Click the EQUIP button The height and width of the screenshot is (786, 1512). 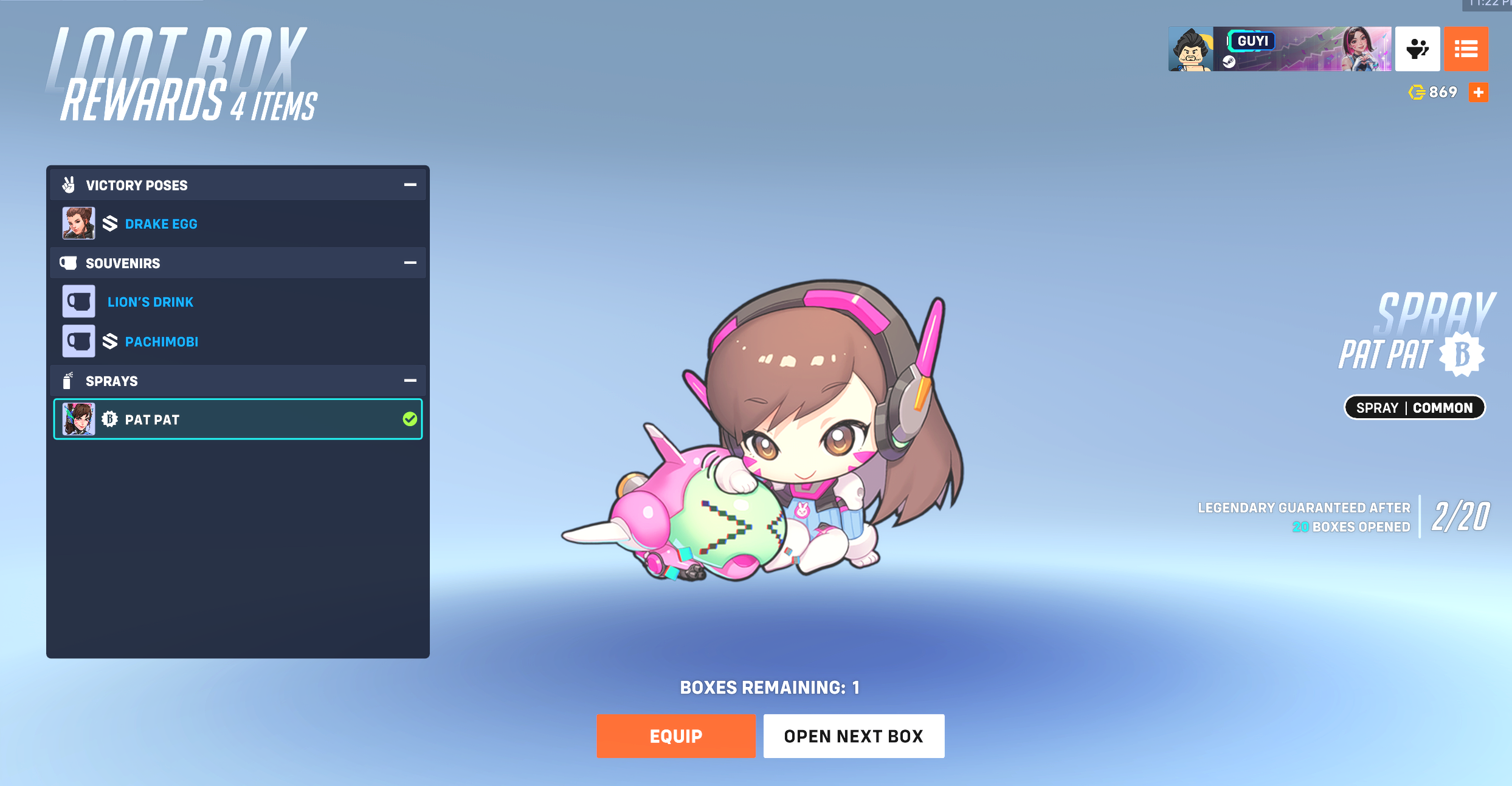[675, 736]
